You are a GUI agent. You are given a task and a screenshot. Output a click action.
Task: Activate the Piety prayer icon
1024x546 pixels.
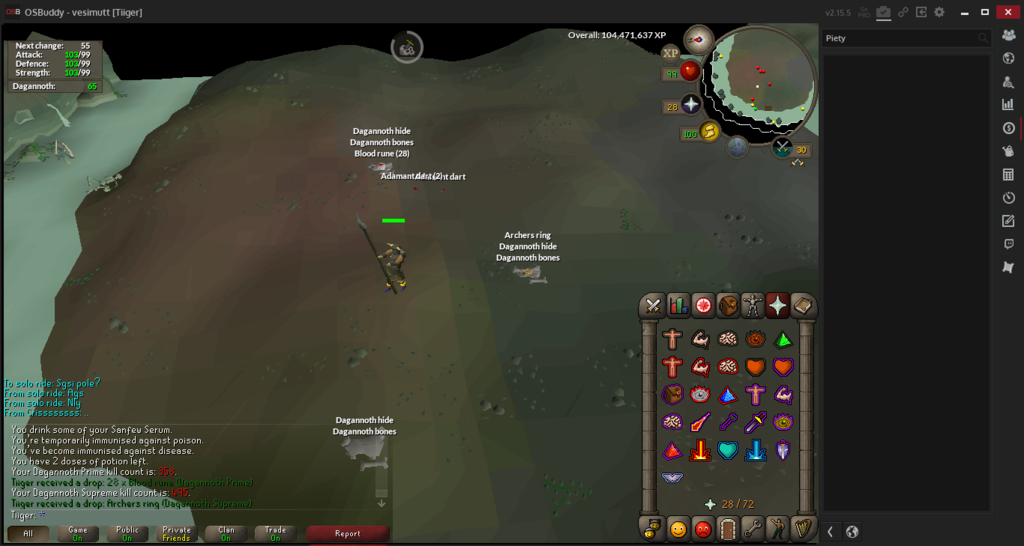pyautogui.click(x=674, y=478)
